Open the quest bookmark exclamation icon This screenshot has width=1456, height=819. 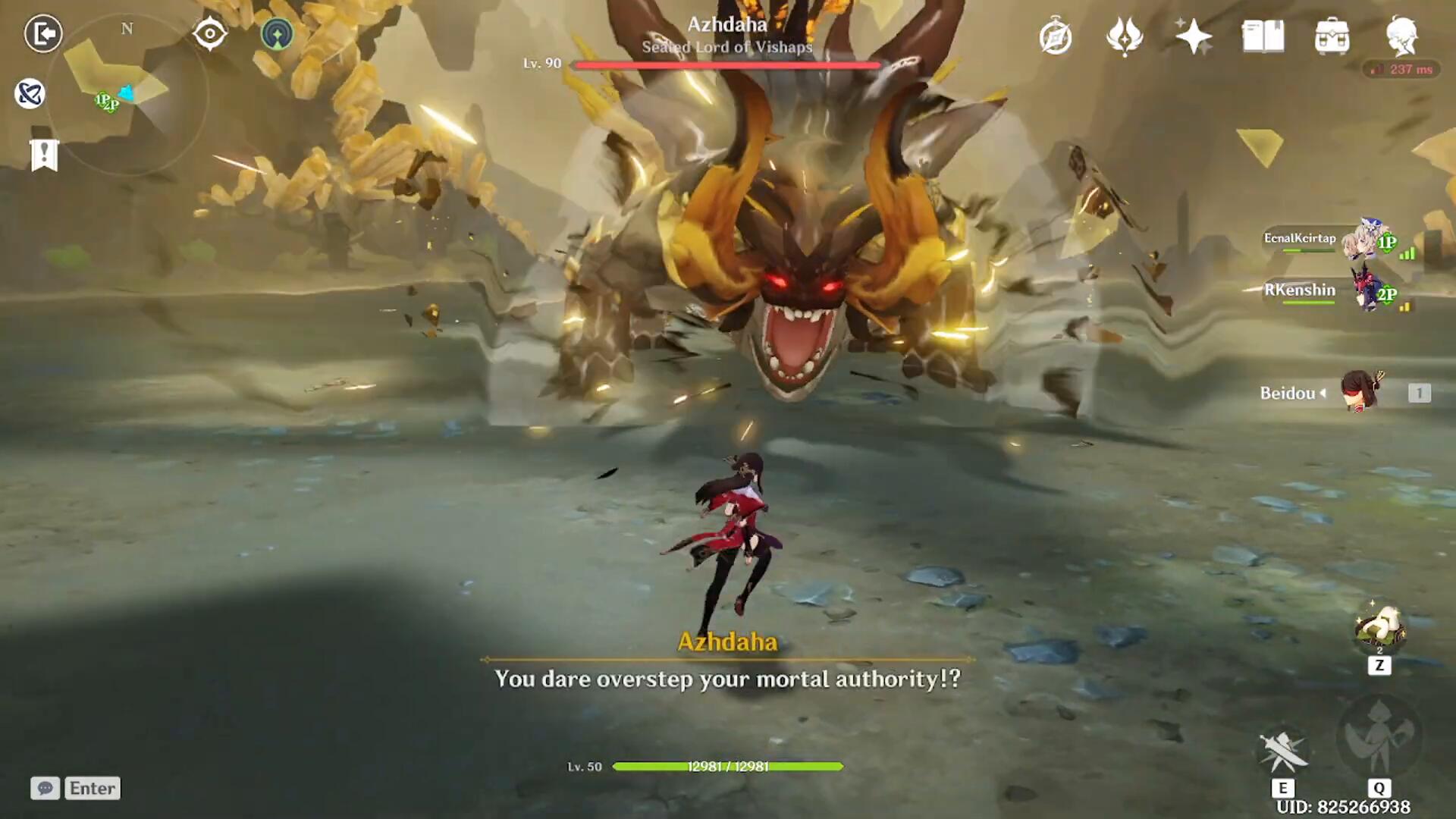coord(44,155)
